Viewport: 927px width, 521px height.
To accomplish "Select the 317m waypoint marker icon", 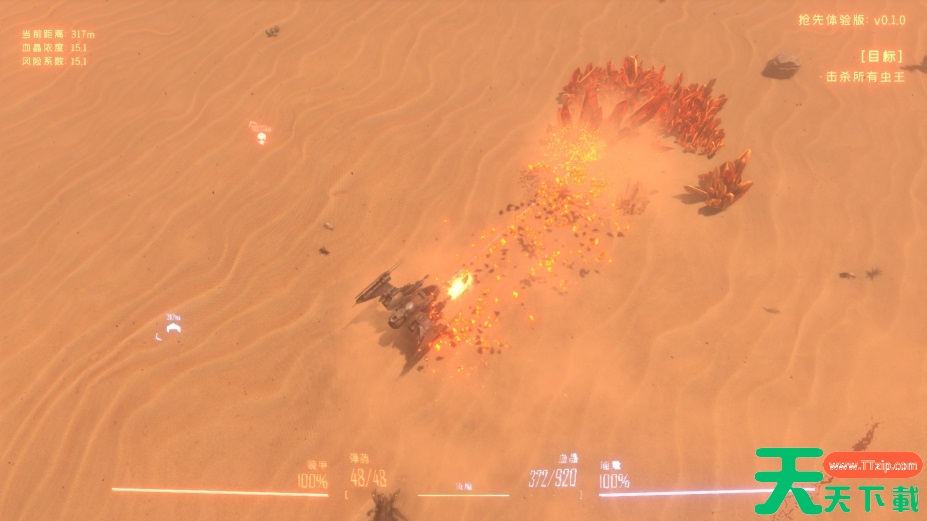I will click(x=173, y=328).
